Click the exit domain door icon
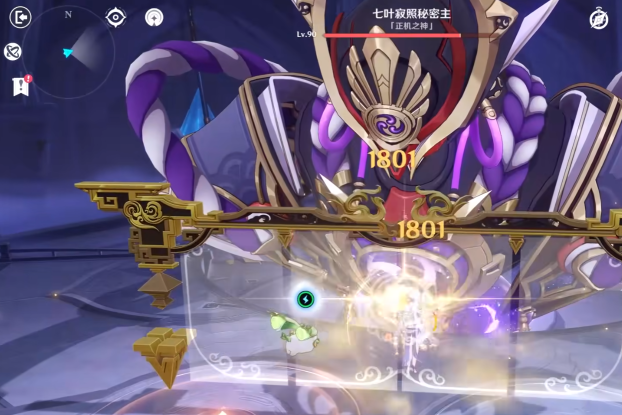 [x=17, y=17]
